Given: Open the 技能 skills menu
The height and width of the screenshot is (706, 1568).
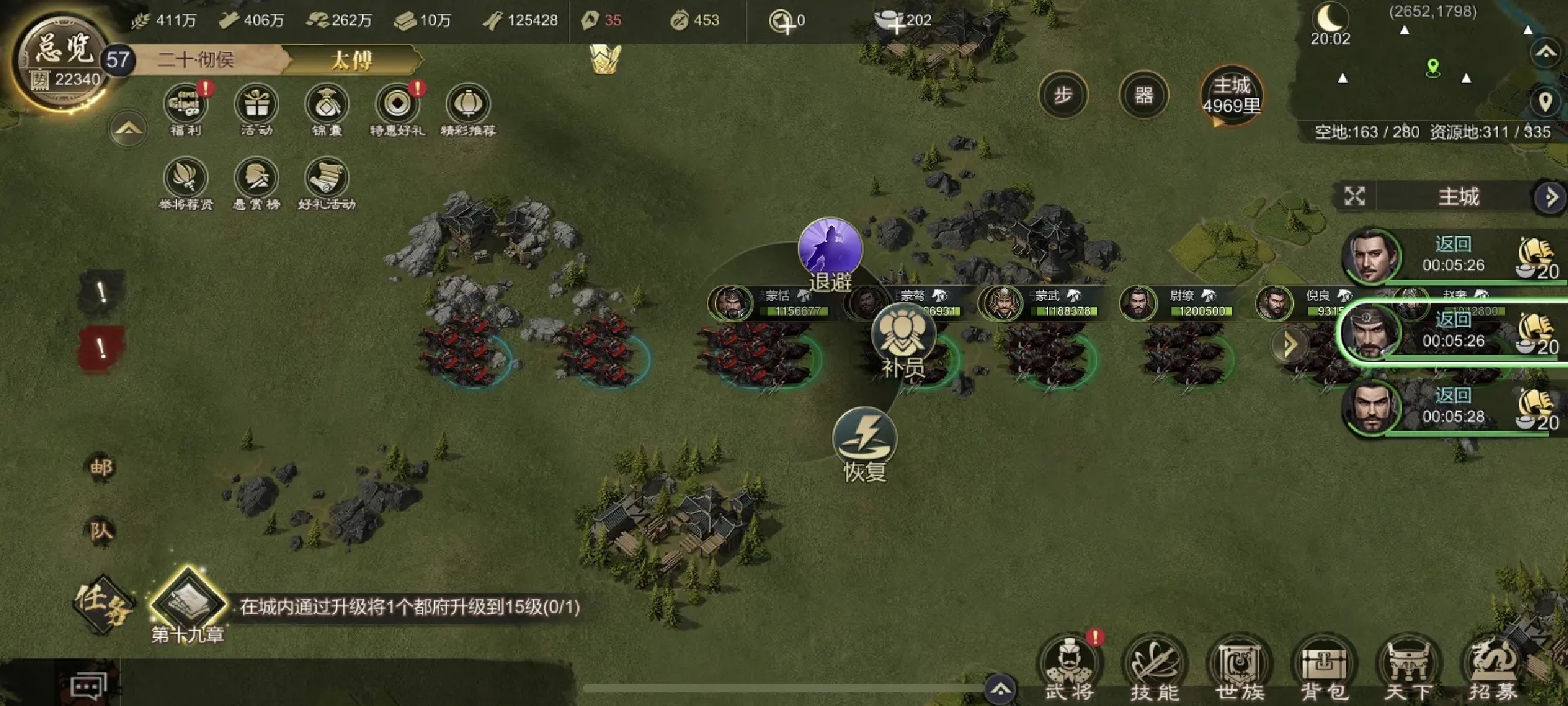Looking at the screenshot, I should pos(1154,668).
